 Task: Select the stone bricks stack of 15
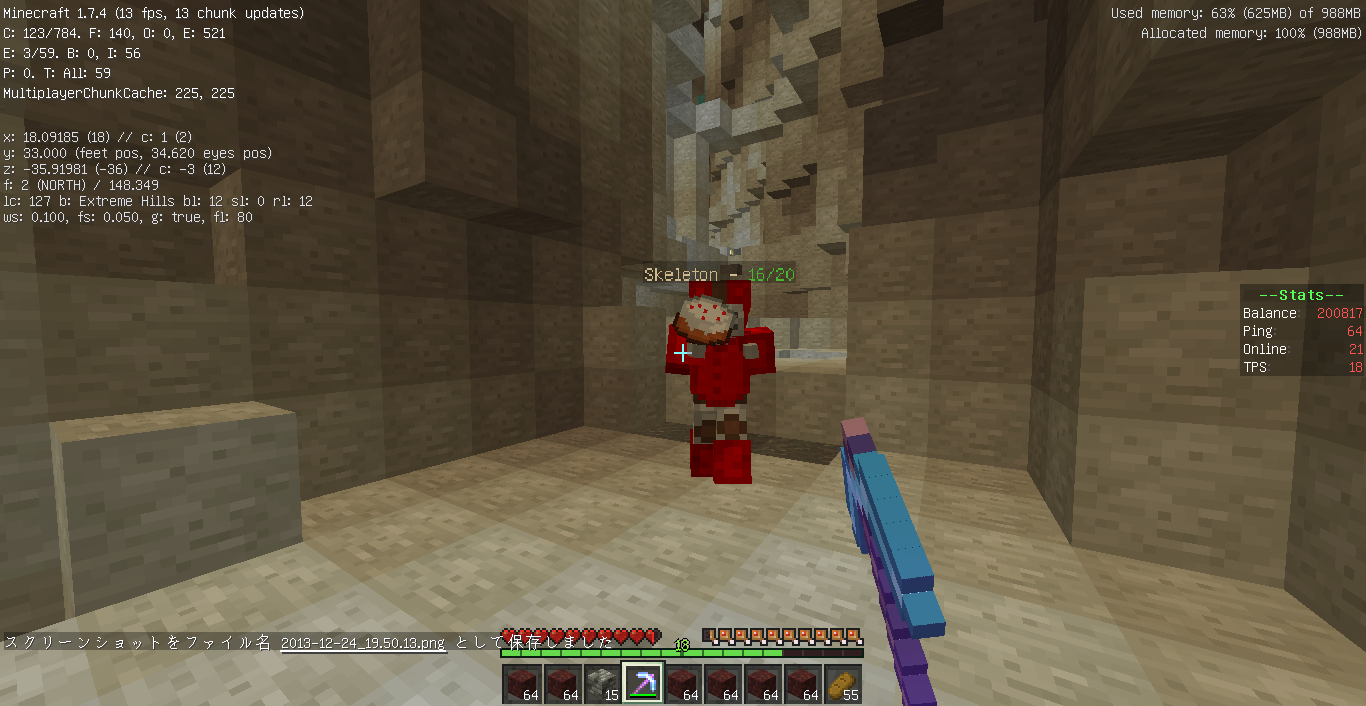(602, 683)
